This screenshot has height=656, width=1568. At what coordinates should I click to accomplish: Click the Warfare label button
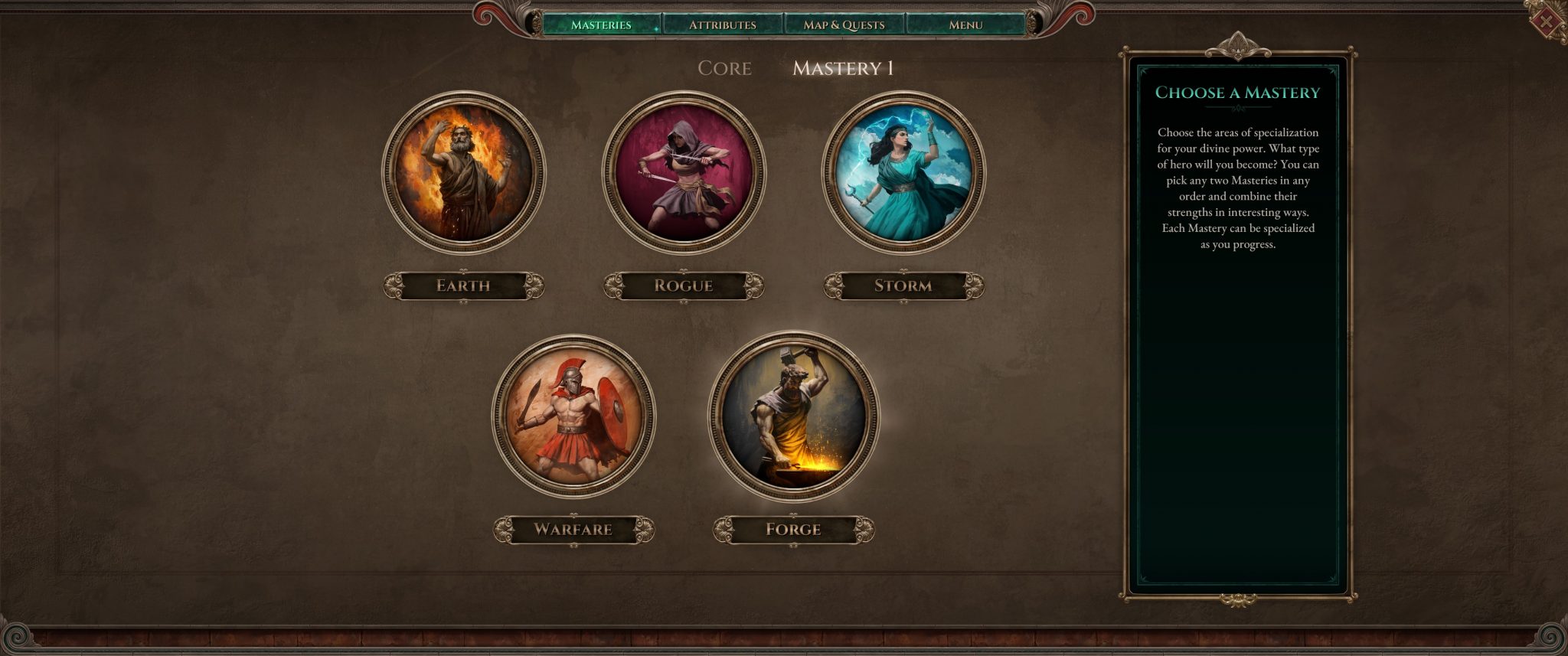point(573,529)
